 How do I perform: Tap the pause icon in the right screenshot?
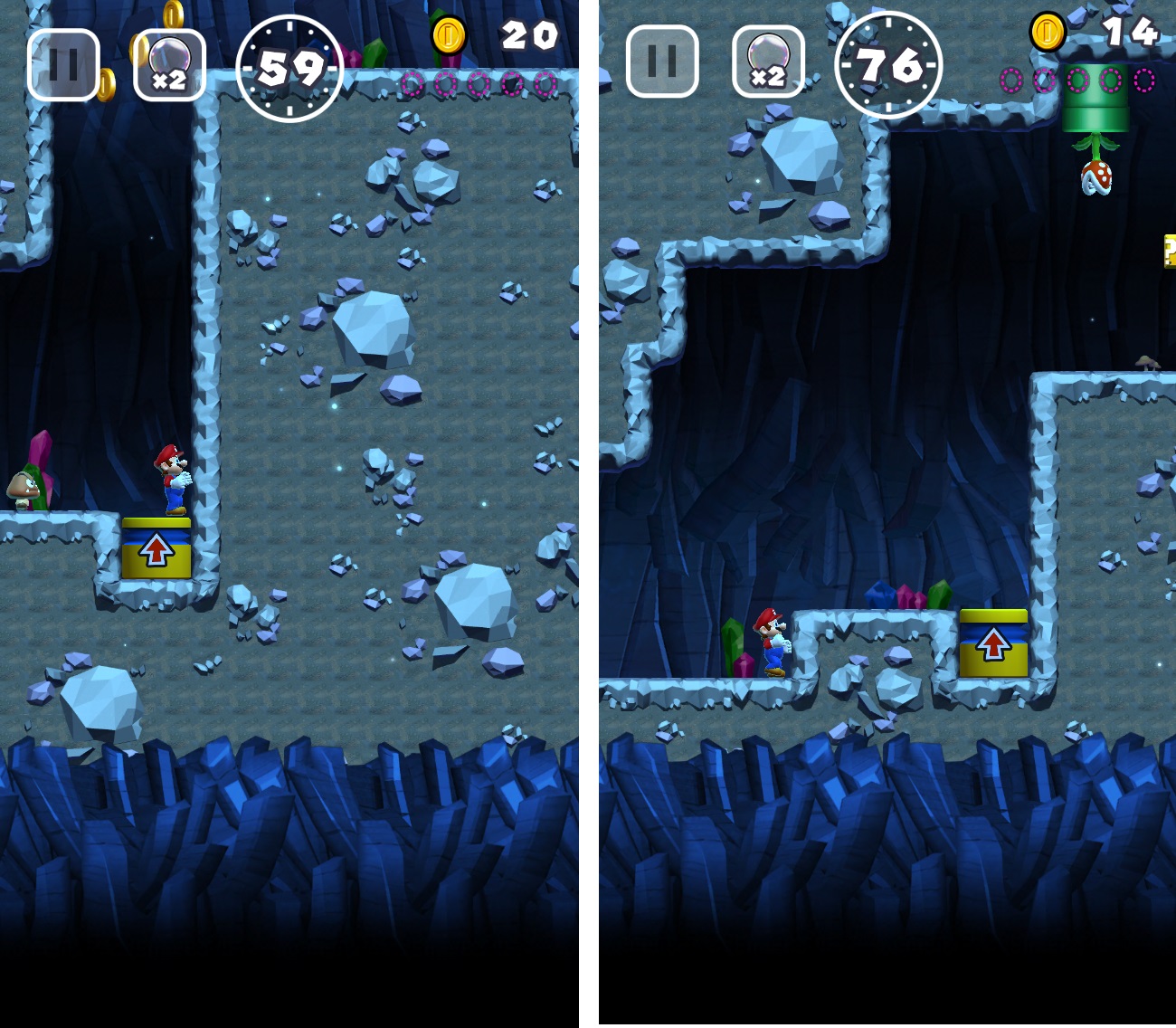(x=660, y=62)
